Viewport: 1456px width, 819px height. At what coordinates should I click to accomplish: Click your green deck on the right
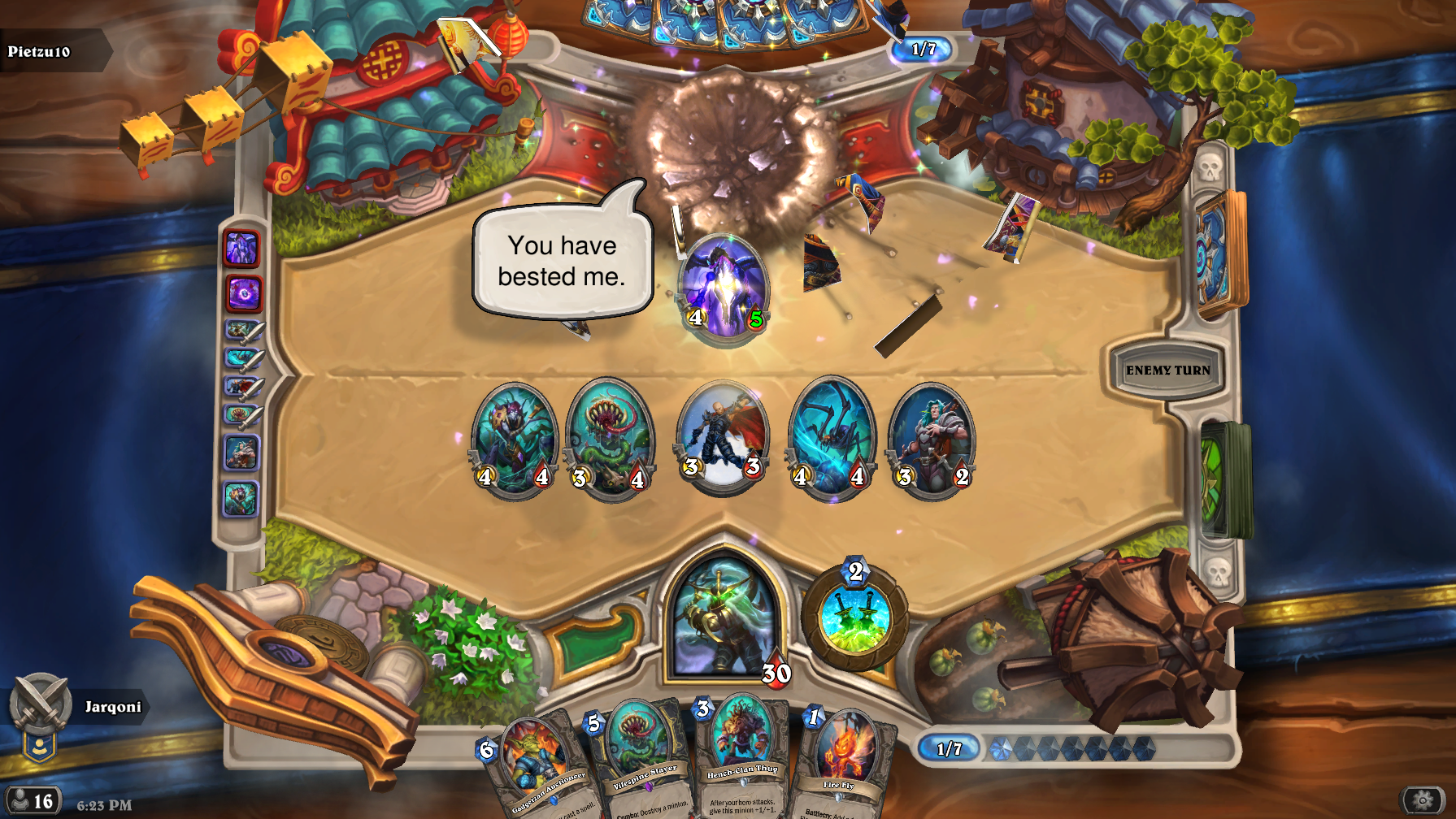point(1224,479)
